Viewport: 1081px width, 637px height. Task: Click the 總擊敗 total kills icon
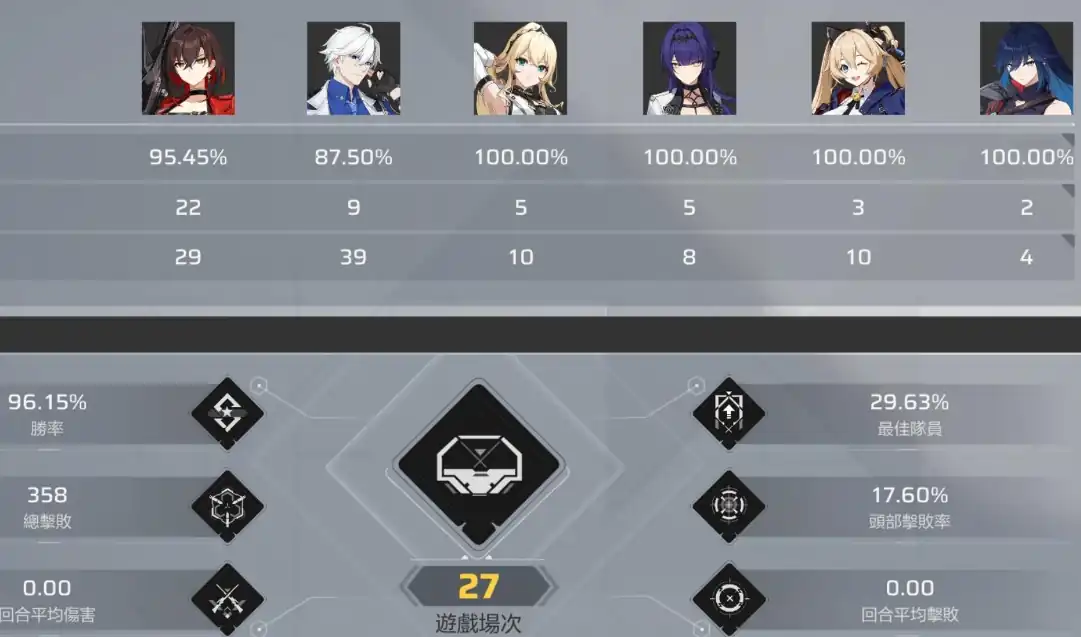(x=227, y=506)
